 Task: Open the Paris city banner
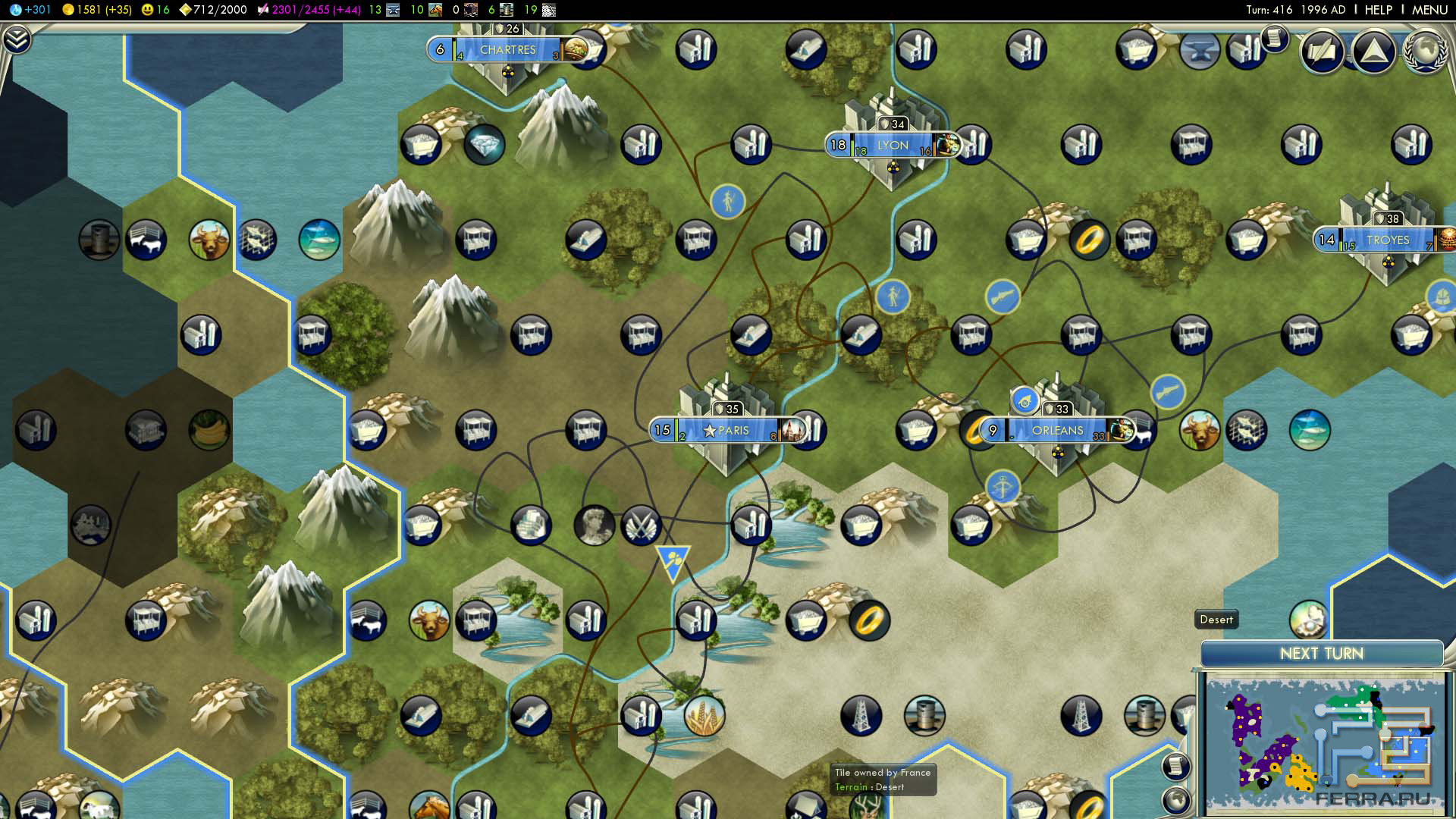pyautogui.click(x=733, y=430)
